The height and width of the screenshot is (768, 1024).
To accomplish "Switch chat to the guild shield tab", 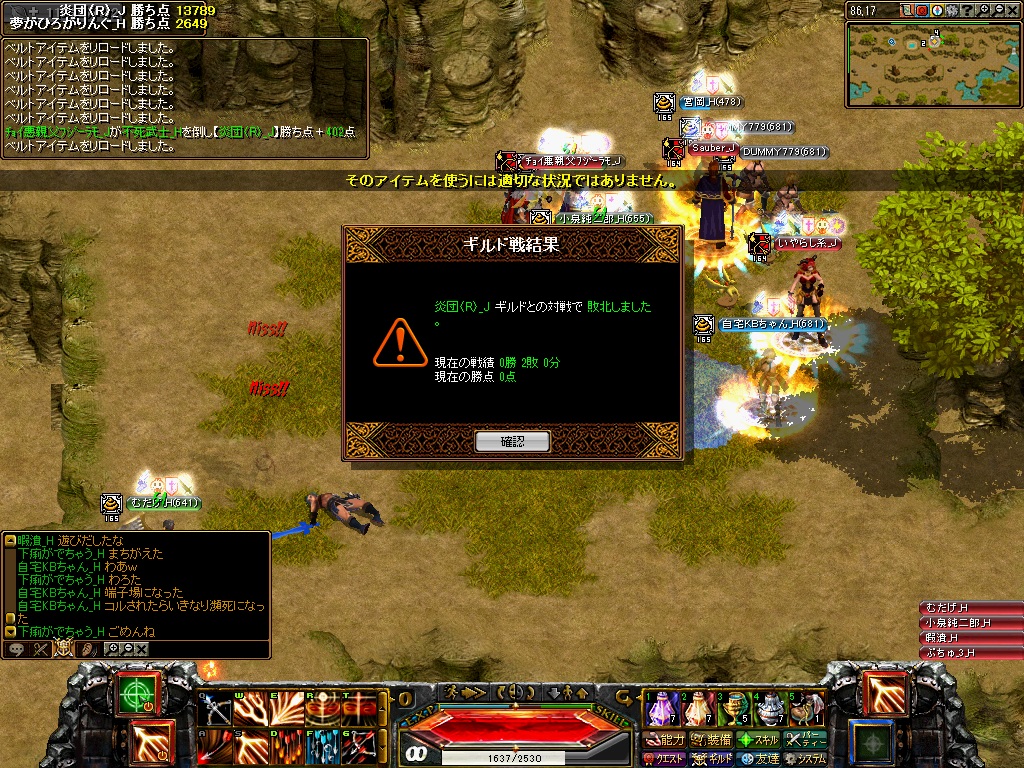I will tap(63, 648).
